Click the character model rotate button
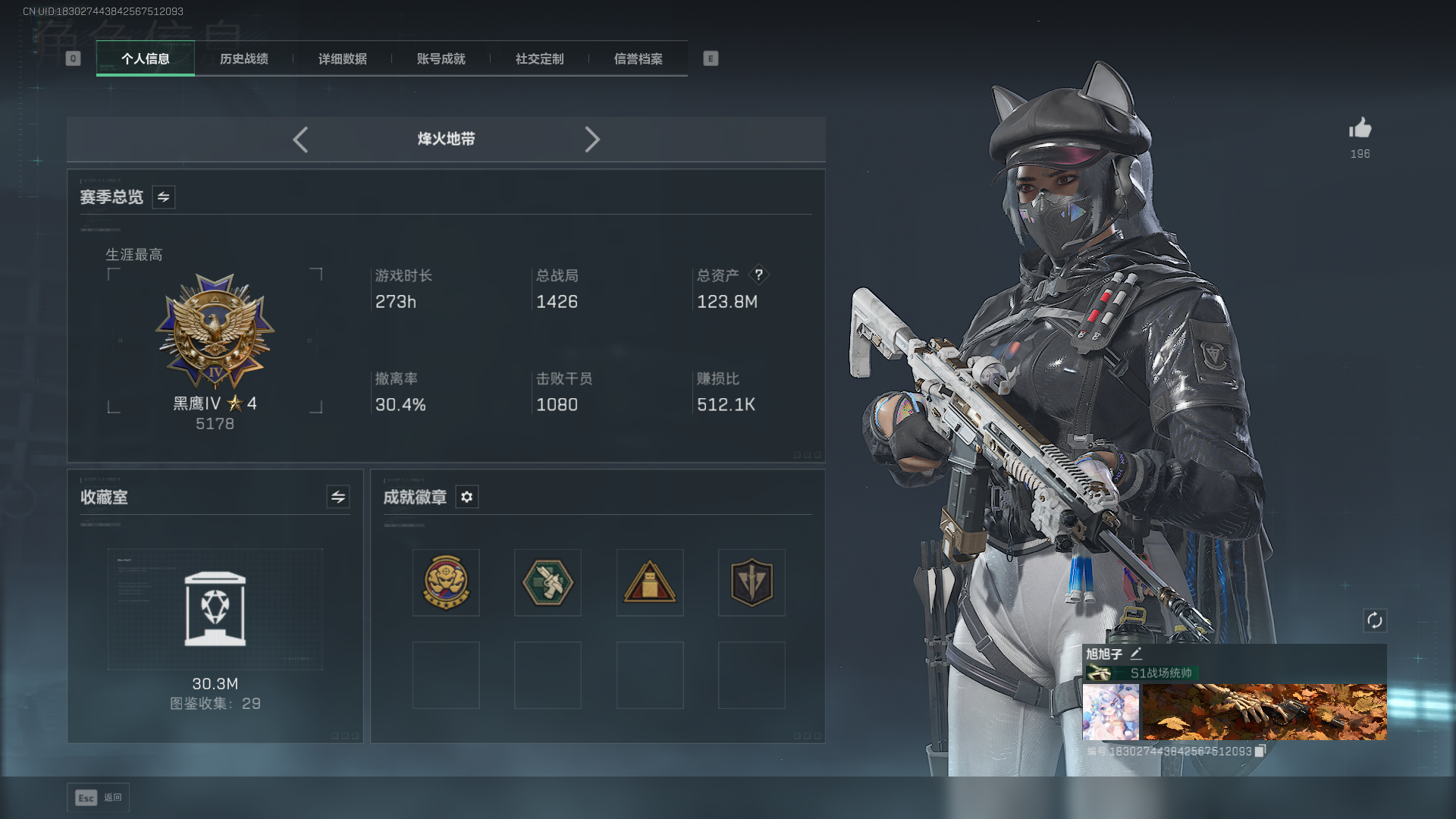The height and width of the screenshot is (819, 1456). tap(1375, 621)
